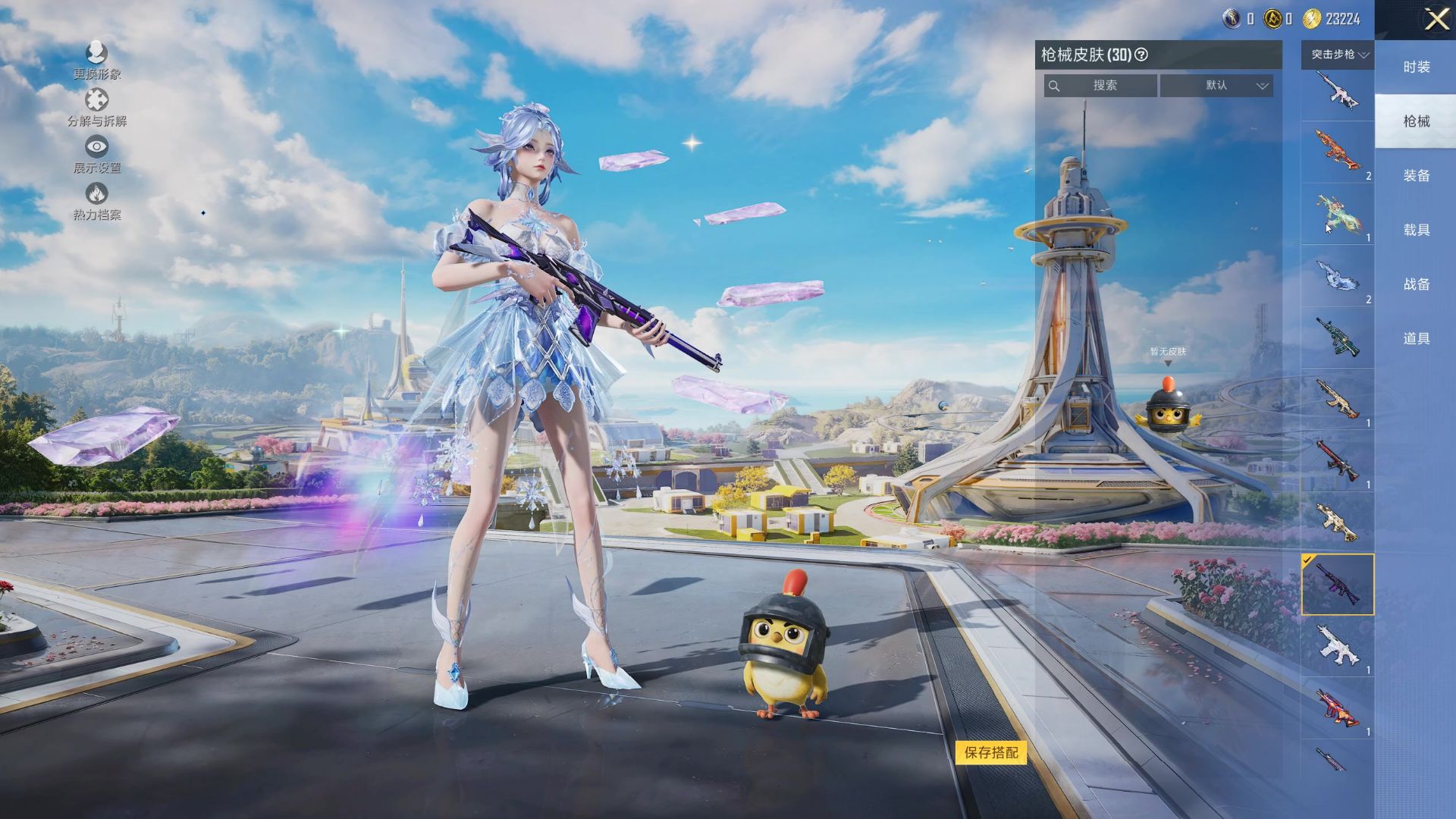Switch to the 载具 vehicles tab
1456x819 pixels.
tap(1416, 230)
